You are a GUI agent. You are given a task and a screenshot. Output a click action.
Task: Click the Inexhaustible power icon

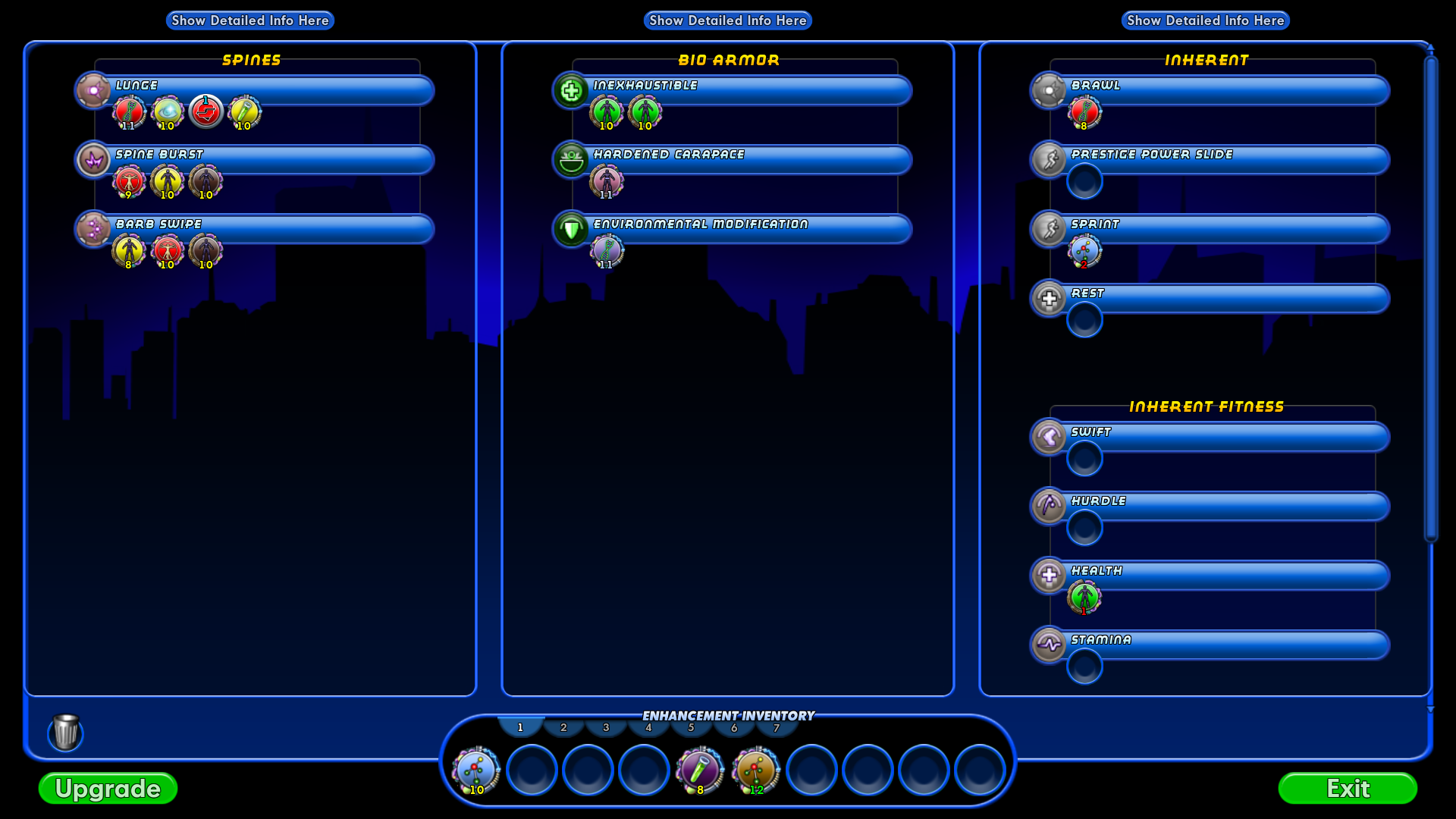(x=571, y=90)
